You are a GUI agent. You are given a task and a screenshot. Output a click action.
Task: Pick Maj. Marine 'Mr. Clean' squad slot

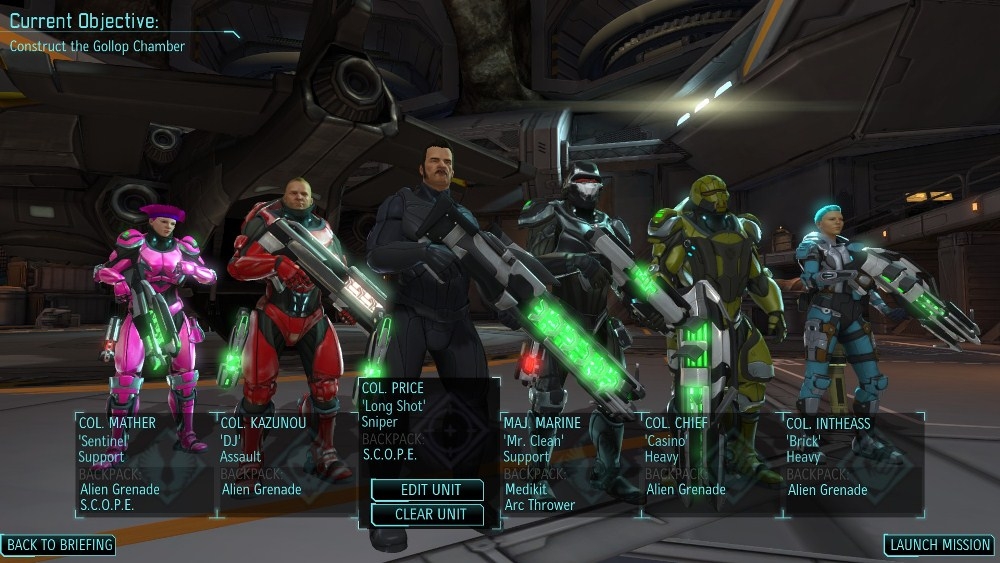tap(569, 463)
